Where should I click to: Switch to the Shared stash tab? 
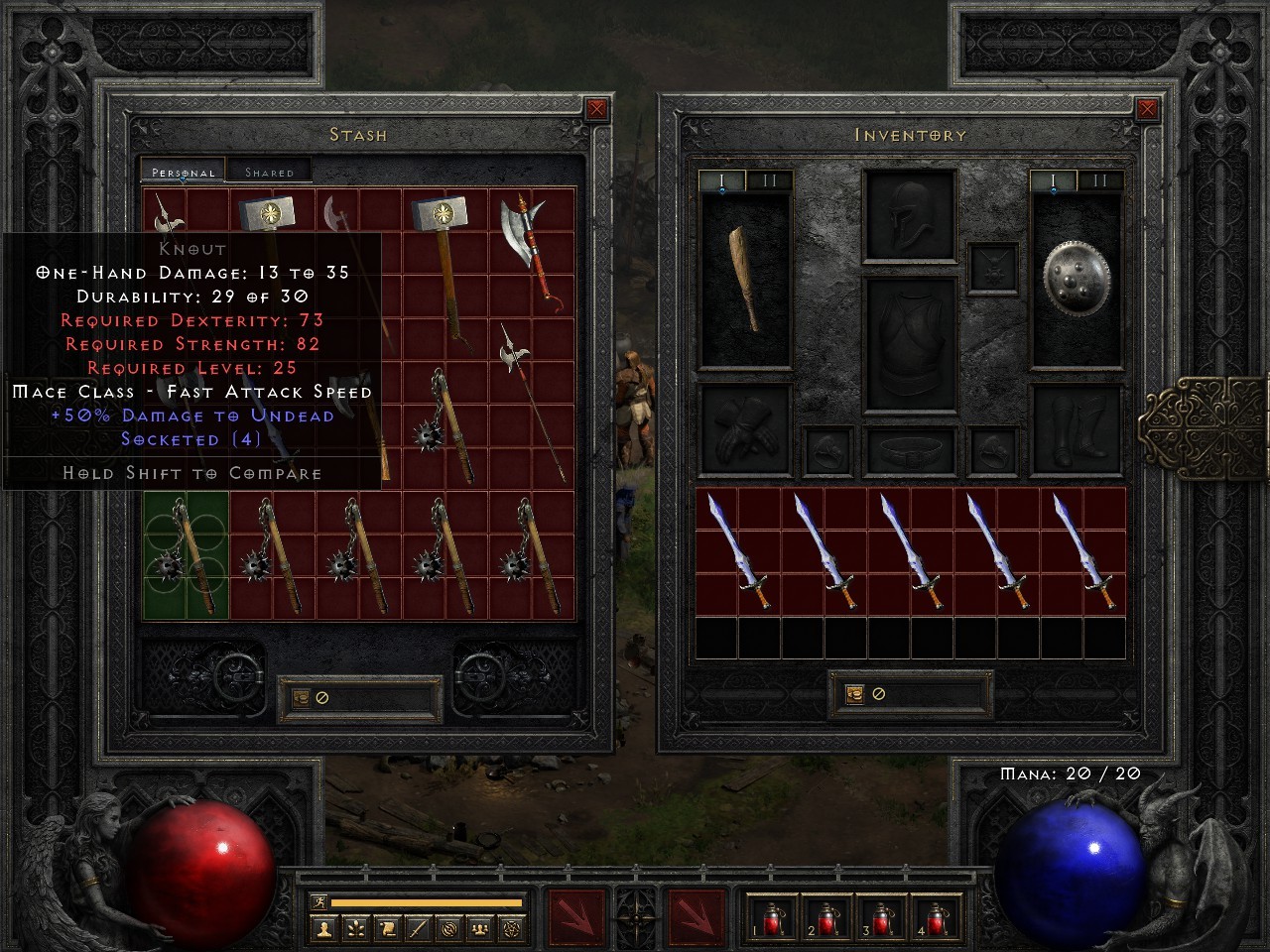coord(270,172)
